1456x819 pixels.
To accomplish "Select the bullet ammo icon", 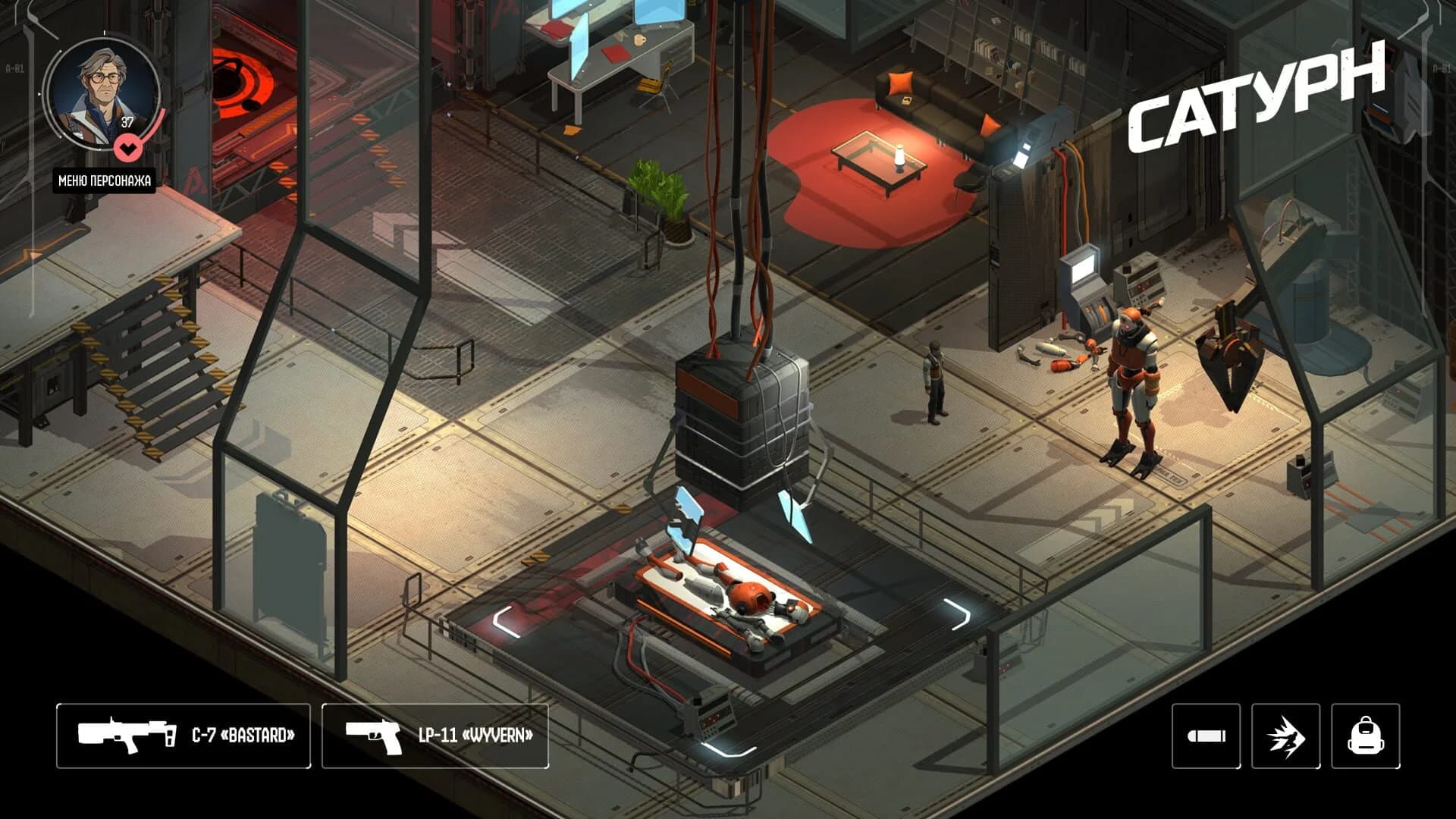I will pos(1205,735).
